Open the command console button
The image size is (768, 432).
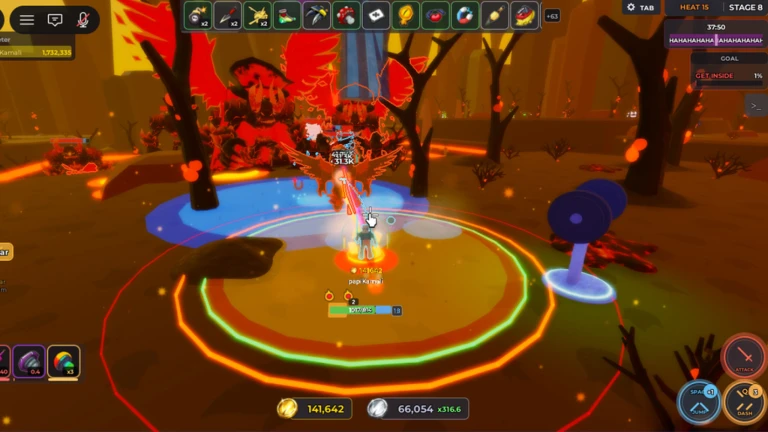[755, 104]
